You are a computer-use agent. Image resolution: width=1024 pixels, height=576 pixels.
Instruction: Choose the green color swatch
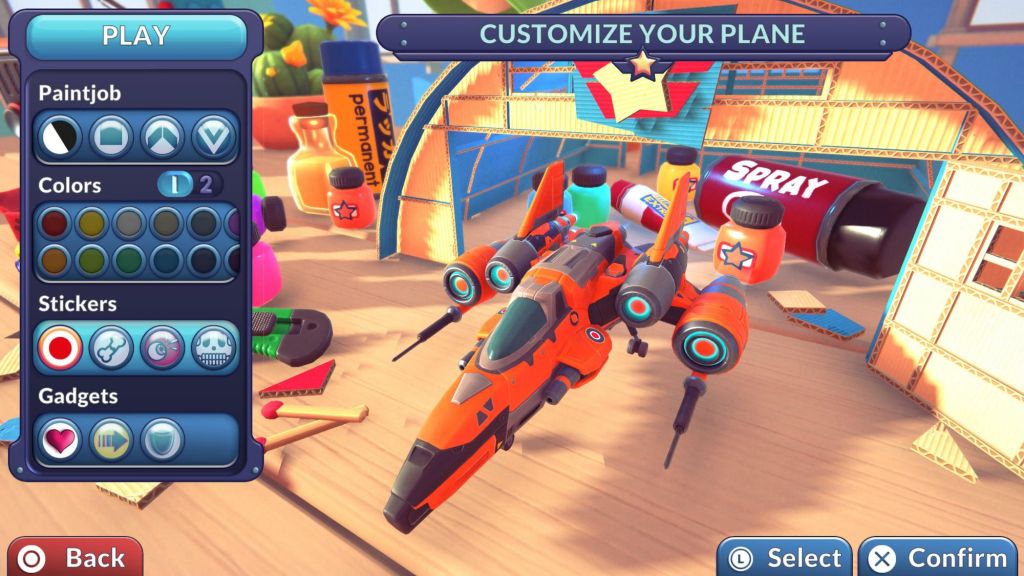click(x=130, y=261)
